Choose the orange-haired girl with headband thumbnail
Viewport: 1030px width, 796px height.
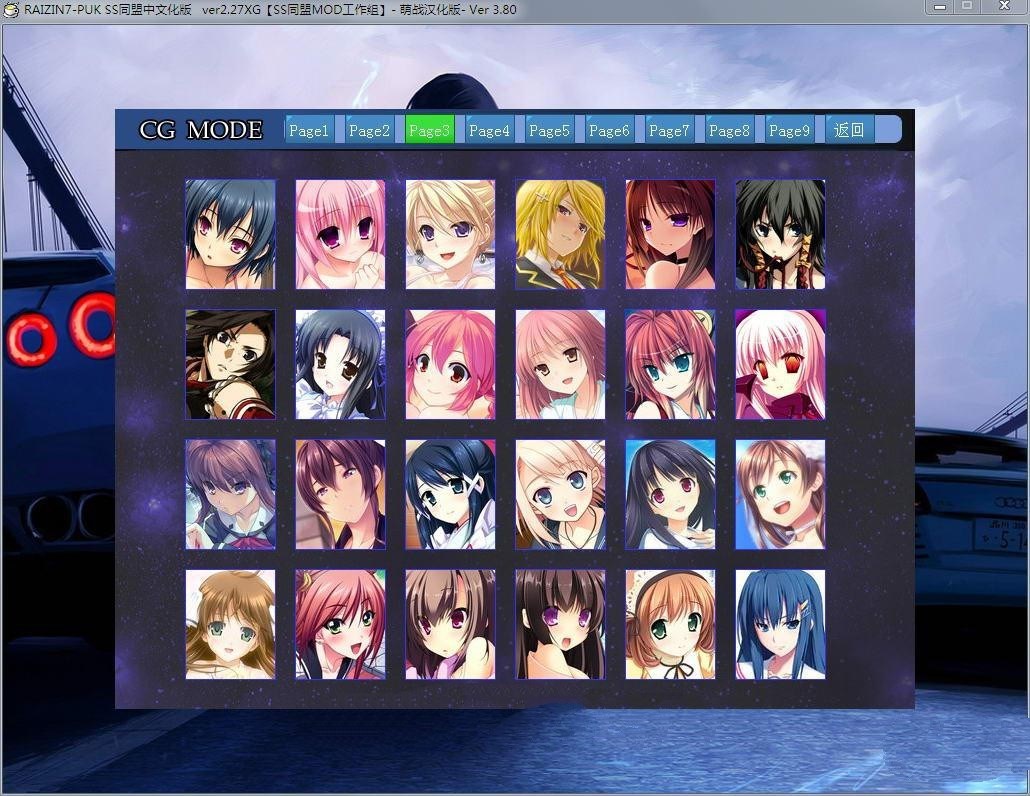coord(670,624)
